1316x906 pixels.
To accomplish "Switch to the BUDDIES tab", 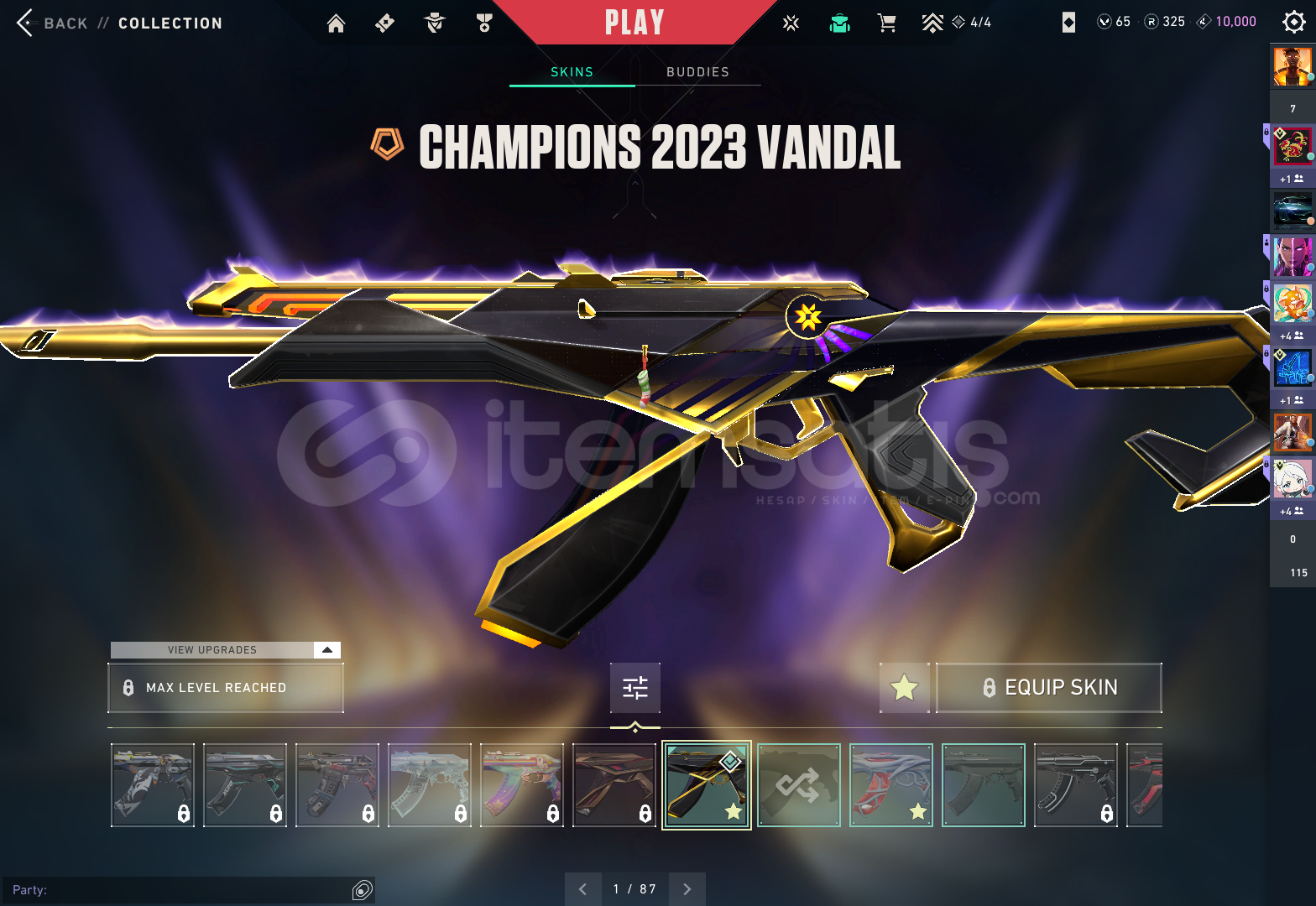I will pos(697,72).
